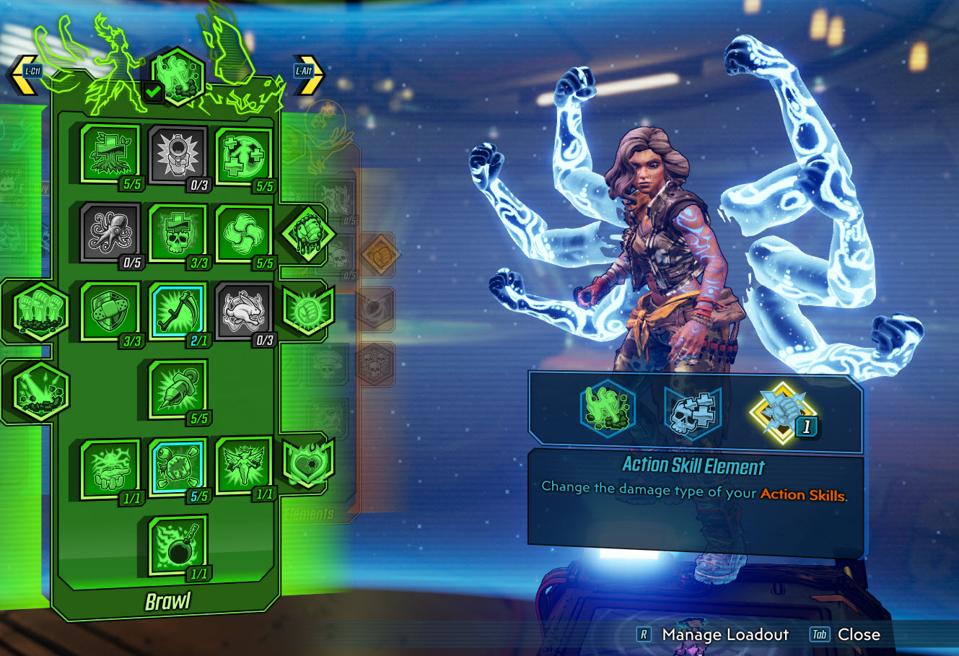Close the skill menu
959x656 pixels.
point(845,634)
